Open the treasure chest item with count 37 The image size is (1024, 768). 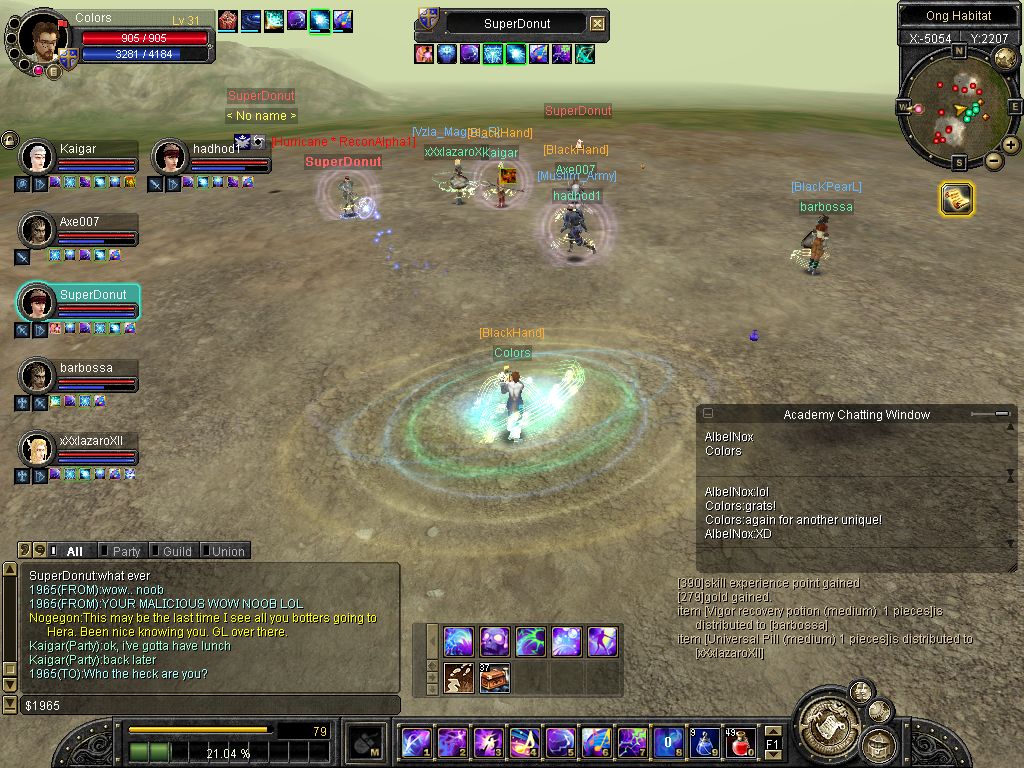pyautogui.click(x=494, y=677)
